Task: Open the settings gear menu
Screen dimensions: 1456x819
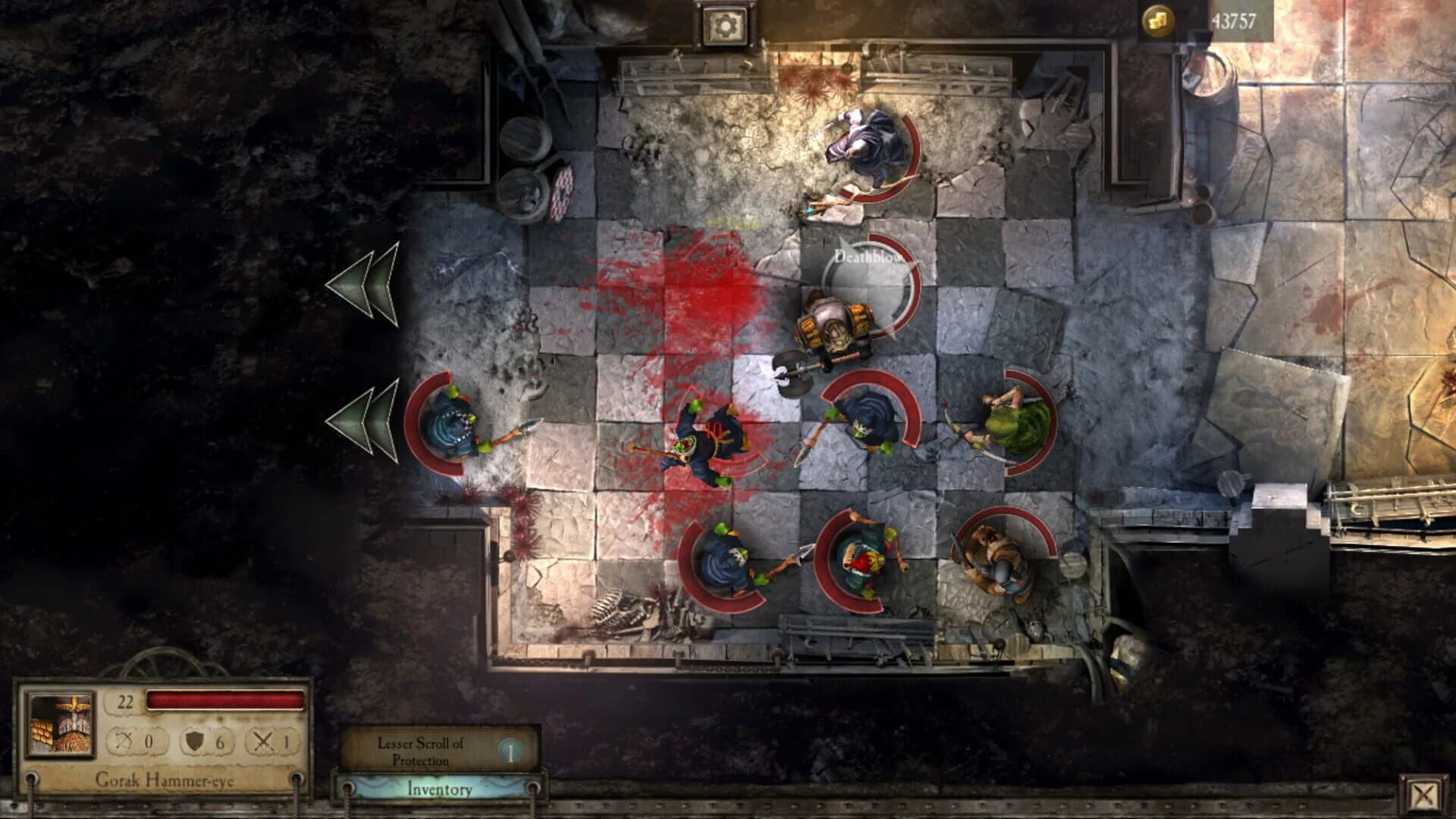Action: 726,25
